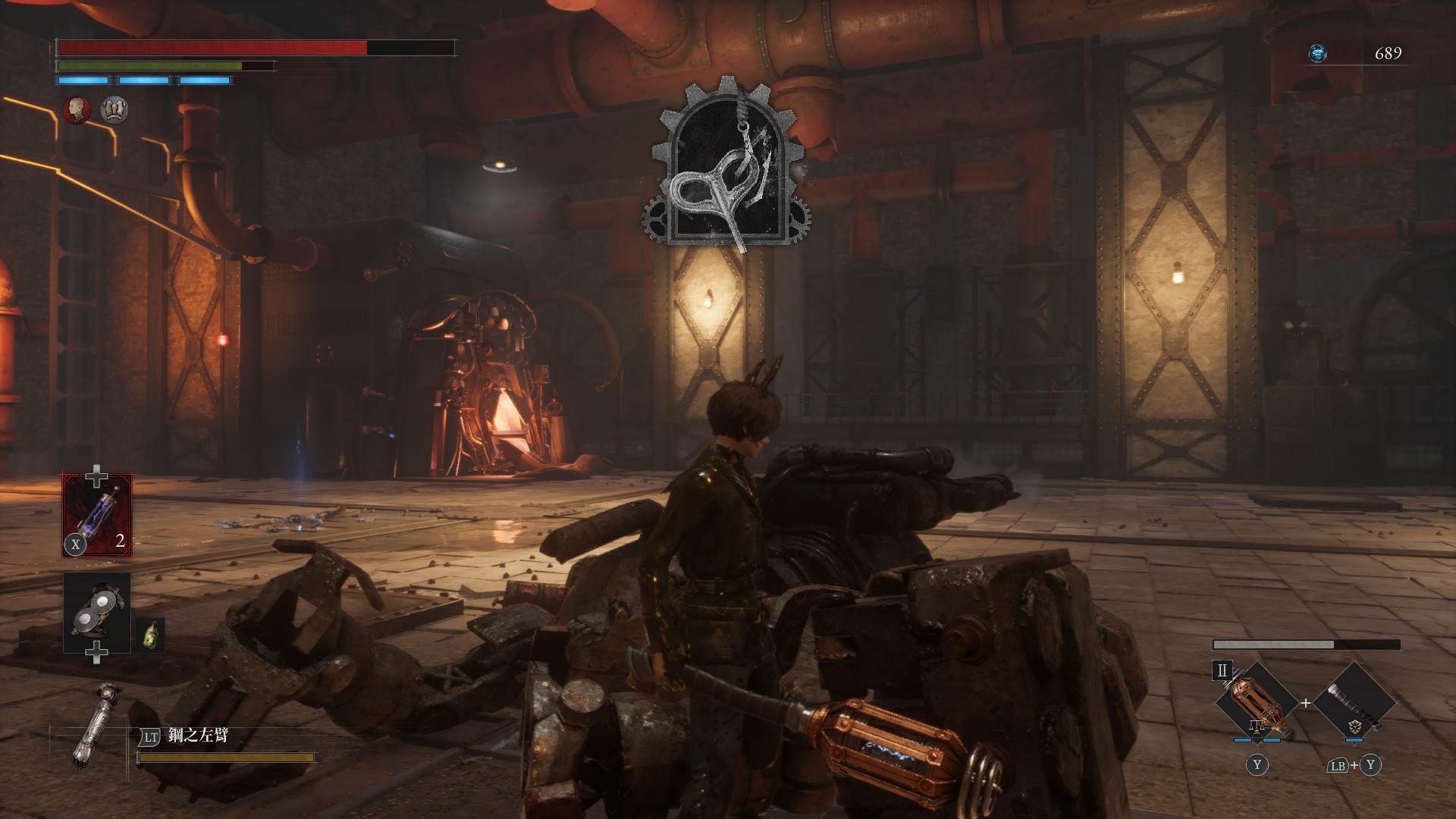Click the blue Ergo currency icon
The image size is (1456, 819).
coord(1318,53)
